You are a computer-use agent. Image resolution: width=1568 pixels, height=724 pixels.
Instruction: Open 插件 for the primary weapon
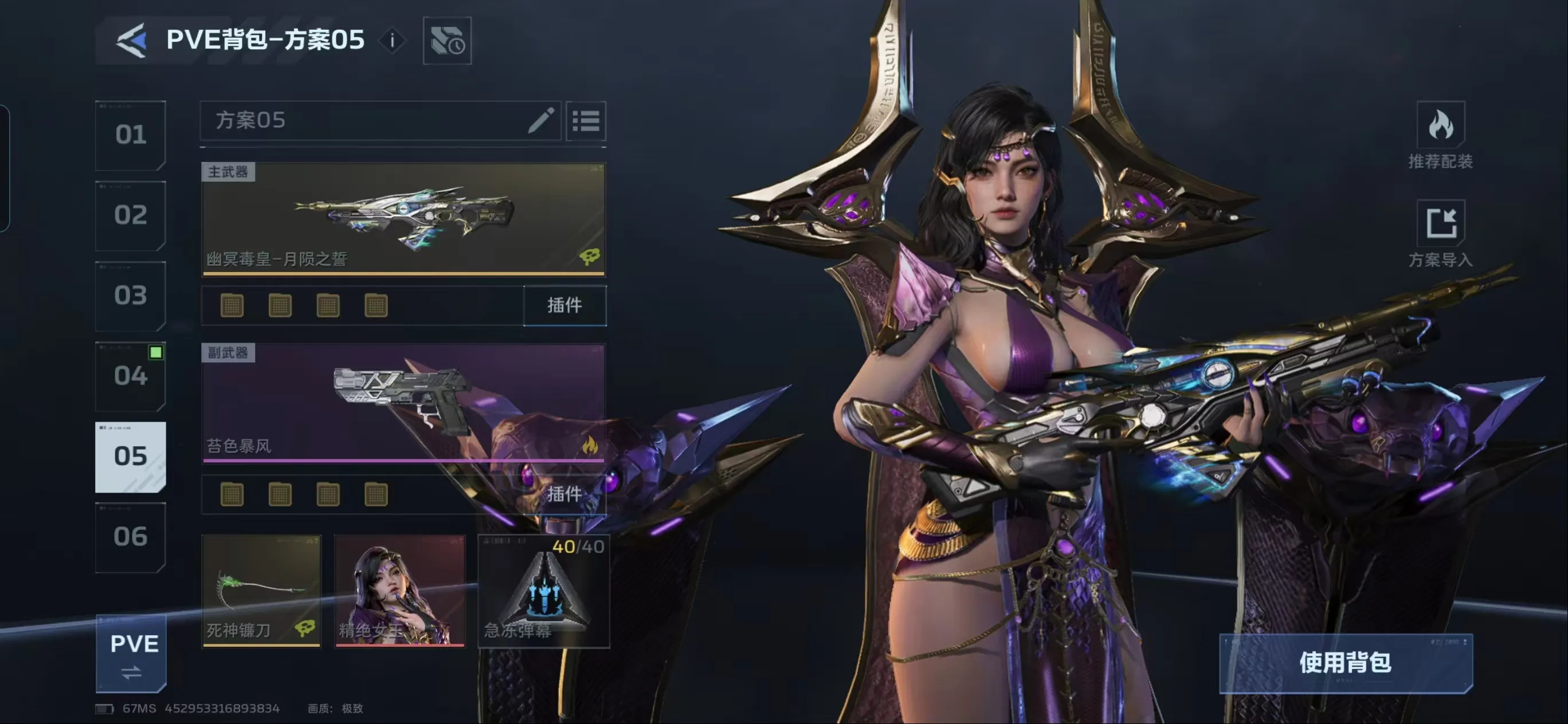coord(565,305)
